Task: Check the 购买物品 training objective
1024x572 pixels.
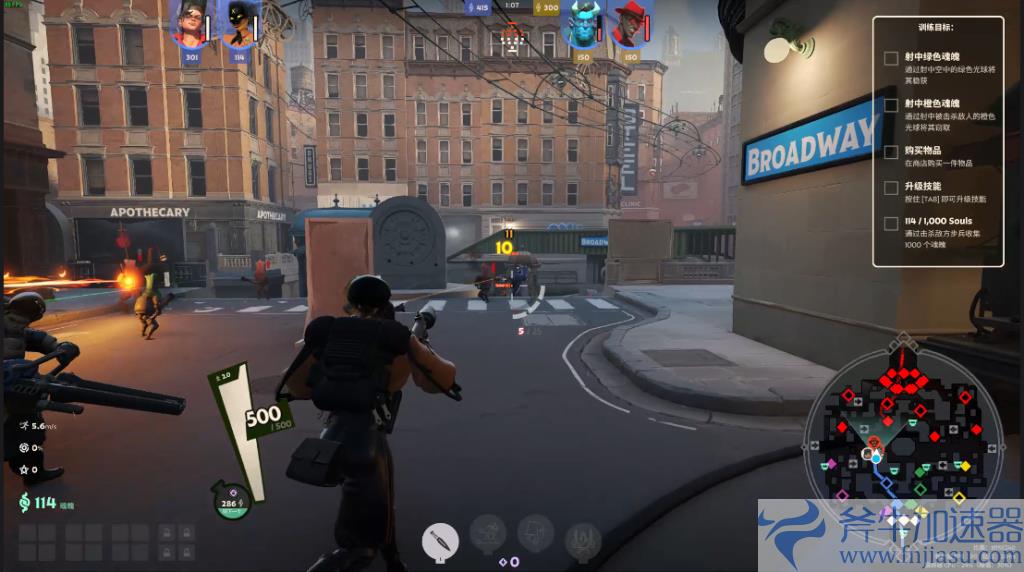Action: point(891,152)
